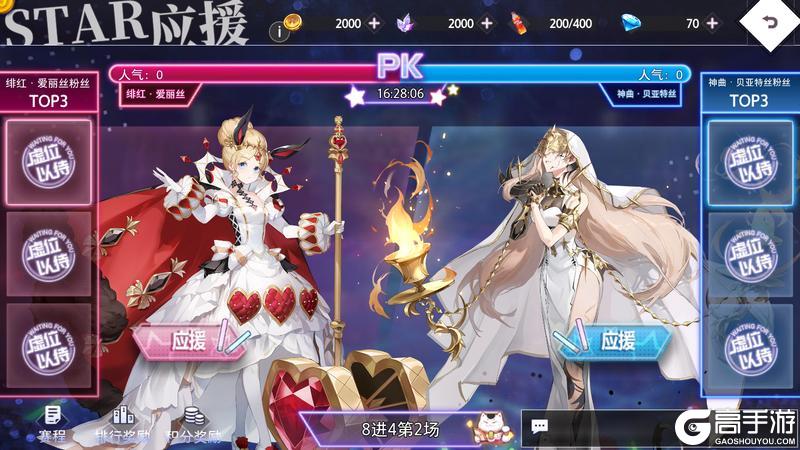Return using the back arrow button
The width and height of the screenshot is (800, 450).
[x=768, y=24]
